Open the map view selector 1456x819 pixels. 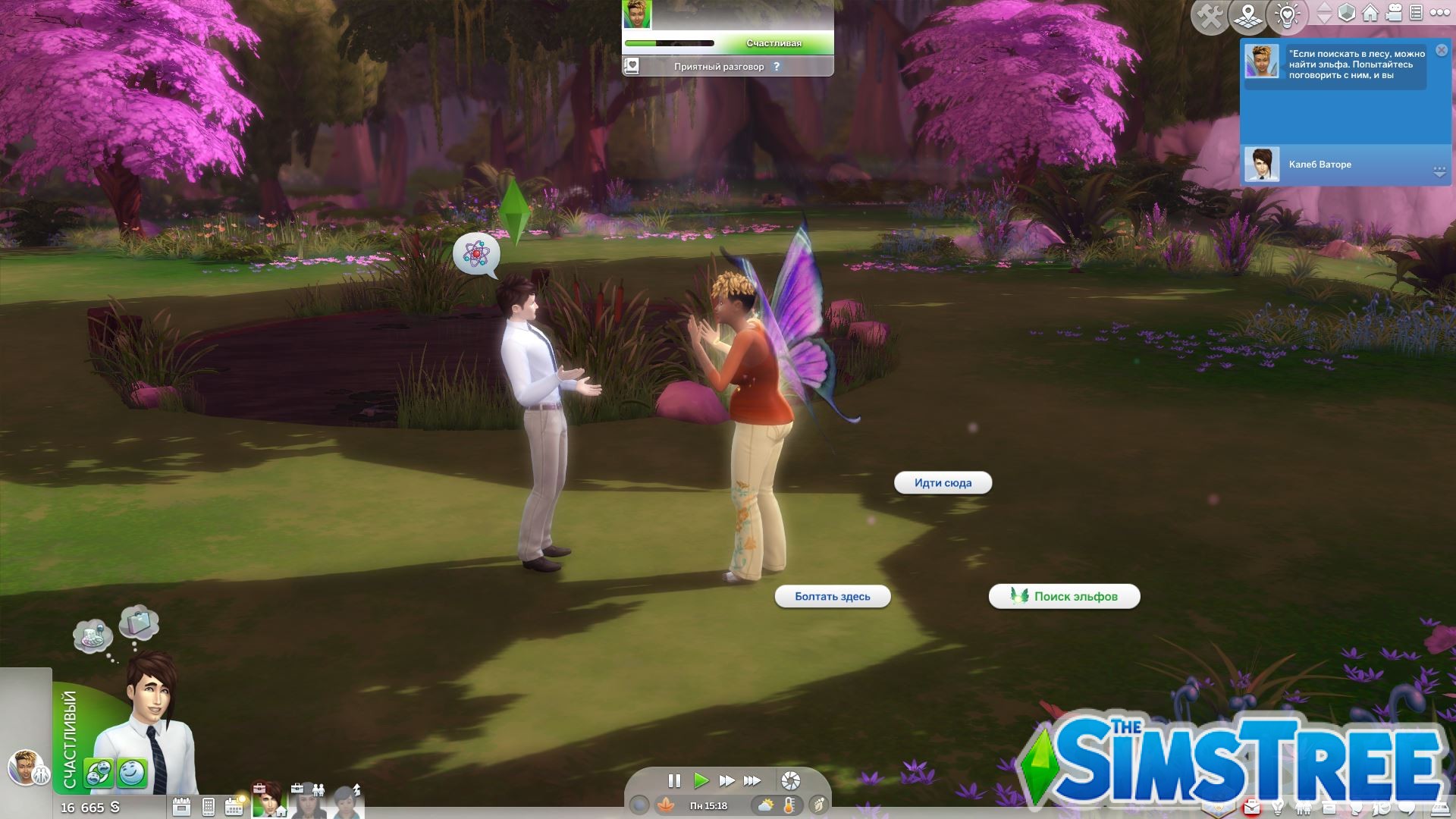click(1248, 12)
